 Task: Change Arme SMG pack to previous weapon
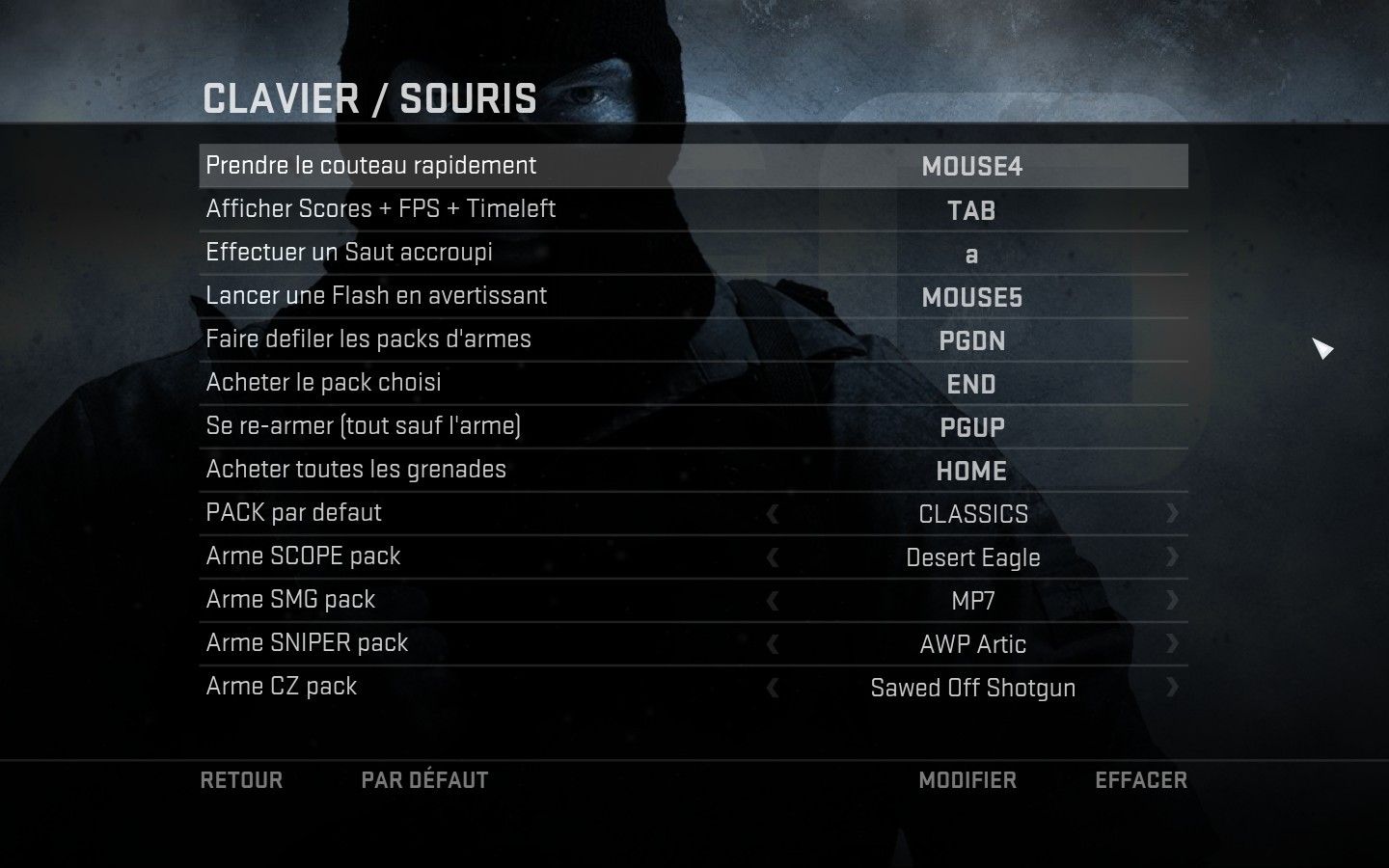pos(773,601)
